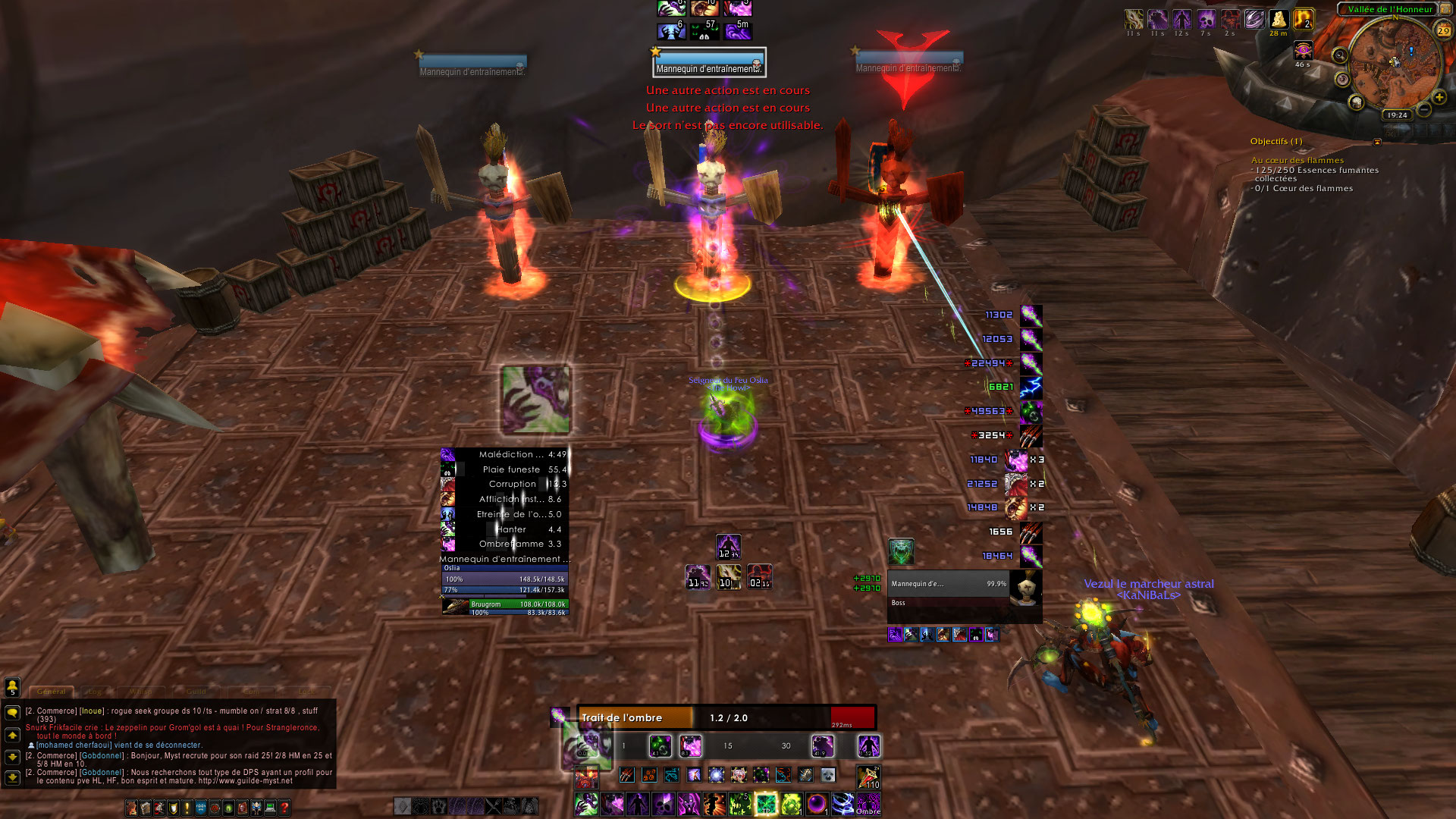The height and width of the screenshot is (819, 1456).
Task: Zoom in the minimap with the plus button
Action: click(x=1439, y=97)
